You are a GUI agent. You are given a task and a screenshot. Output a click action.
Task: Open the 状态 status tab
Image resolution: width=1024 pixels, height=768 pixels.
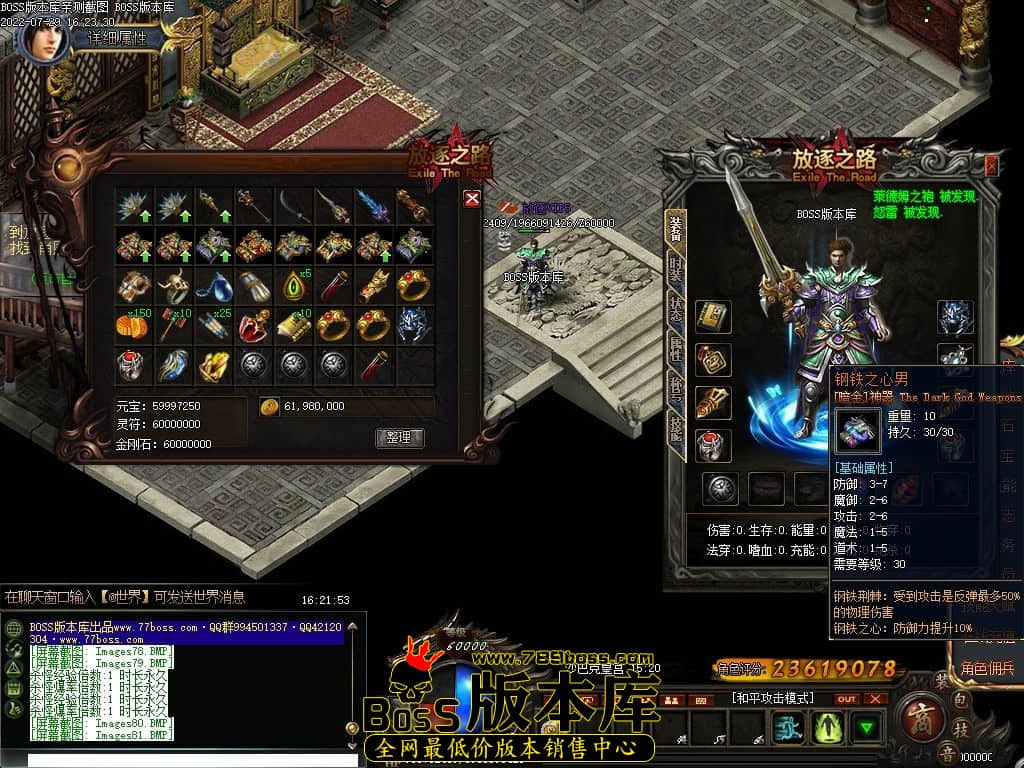click(676, 308)
